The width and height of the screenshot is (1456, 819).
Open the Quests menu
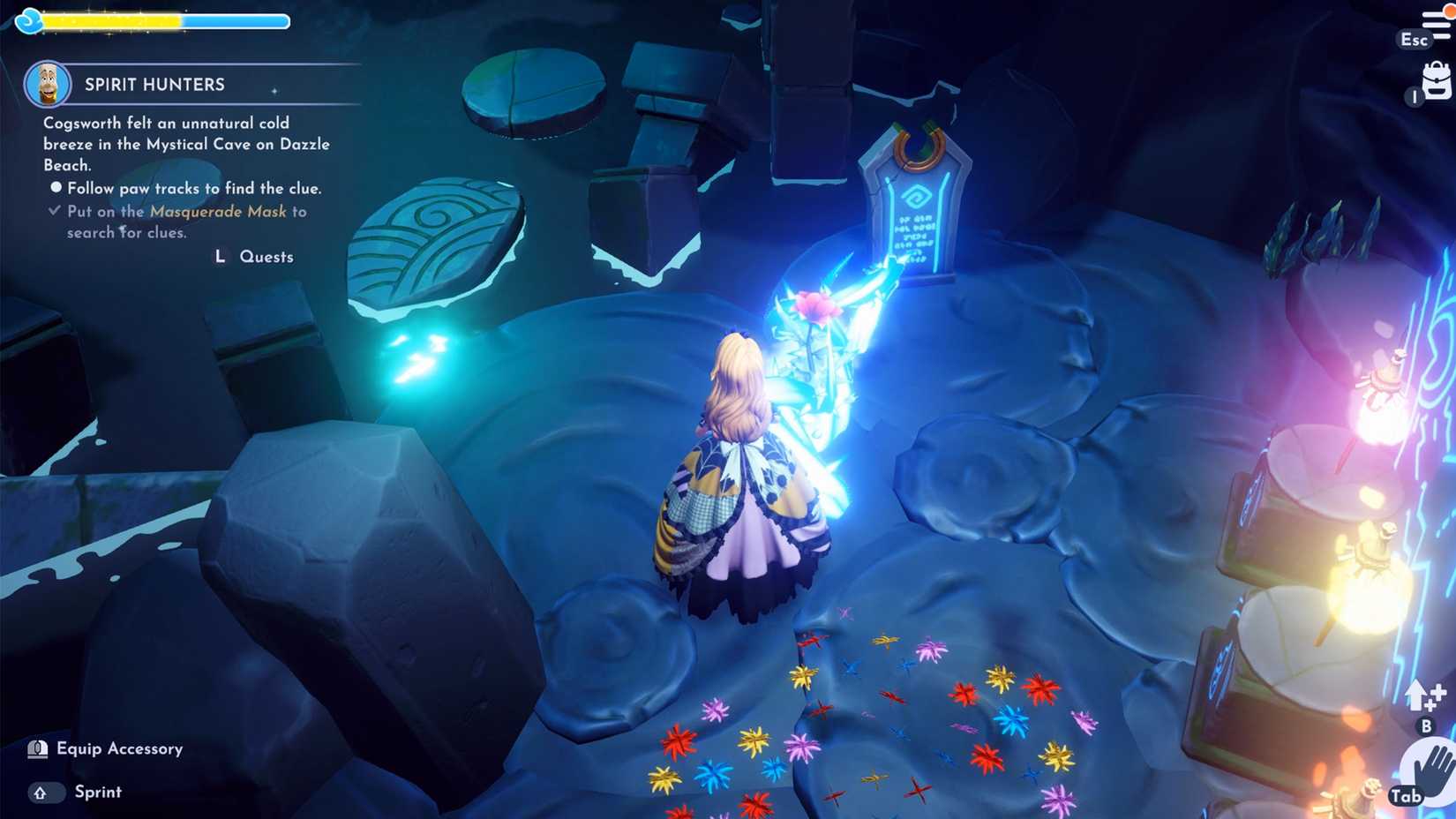(x=266, y=257)
